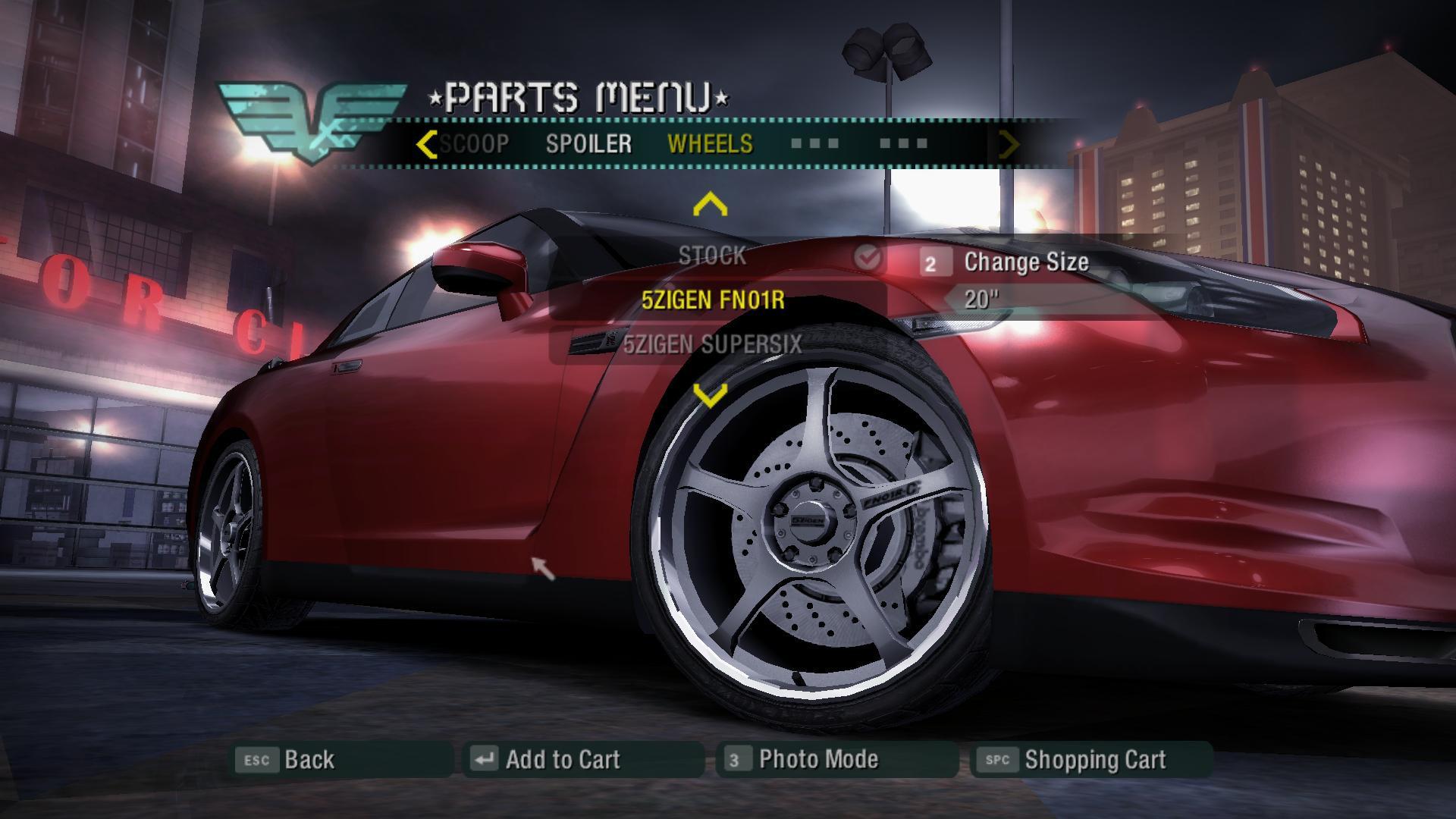Switch to the Spoiler parts tab
Image resolution: width=1456 pixels, height=819 pixels.
[588, 144]
